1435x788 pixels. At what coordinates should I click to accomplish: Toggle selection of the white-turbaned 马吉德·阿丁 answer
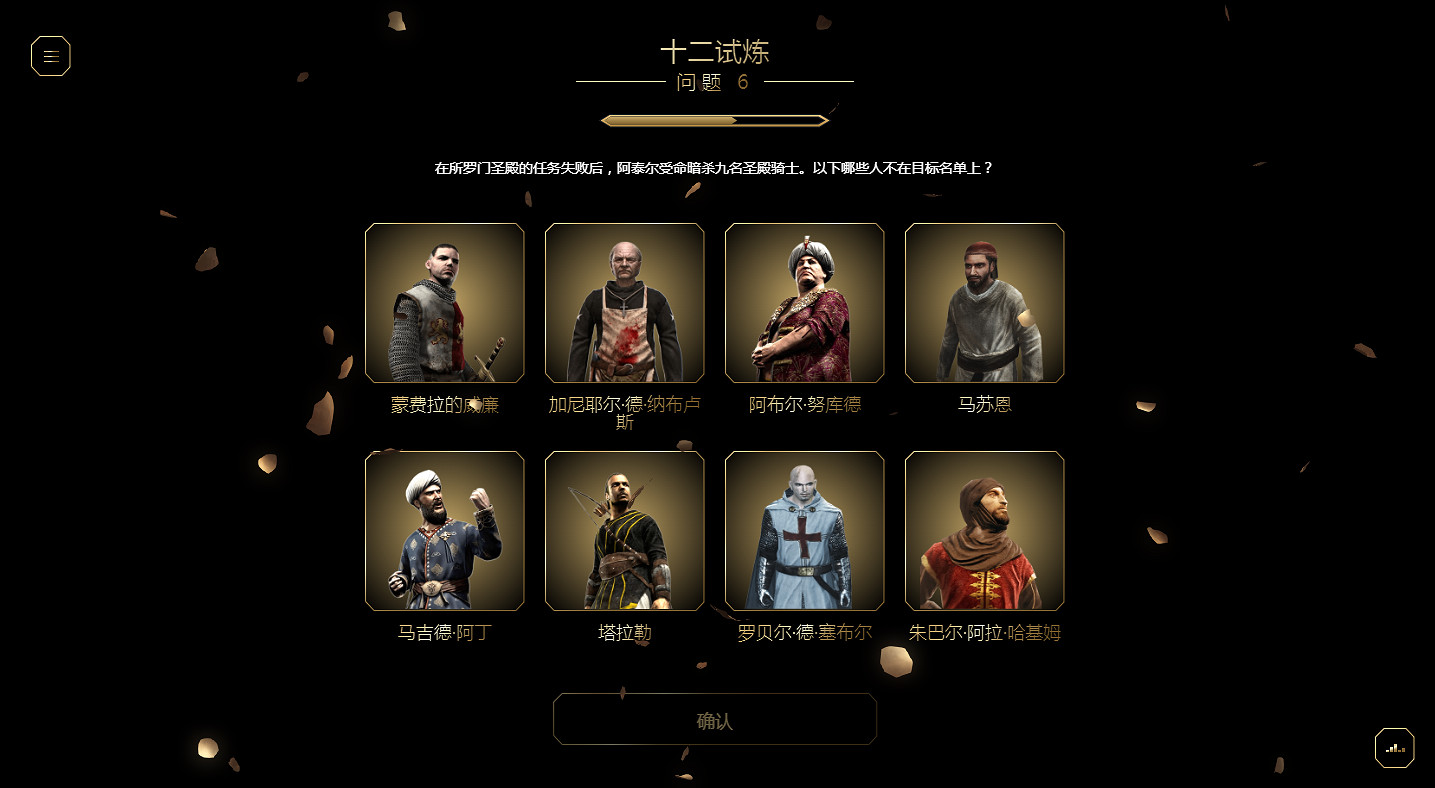[x=444, y=530]
